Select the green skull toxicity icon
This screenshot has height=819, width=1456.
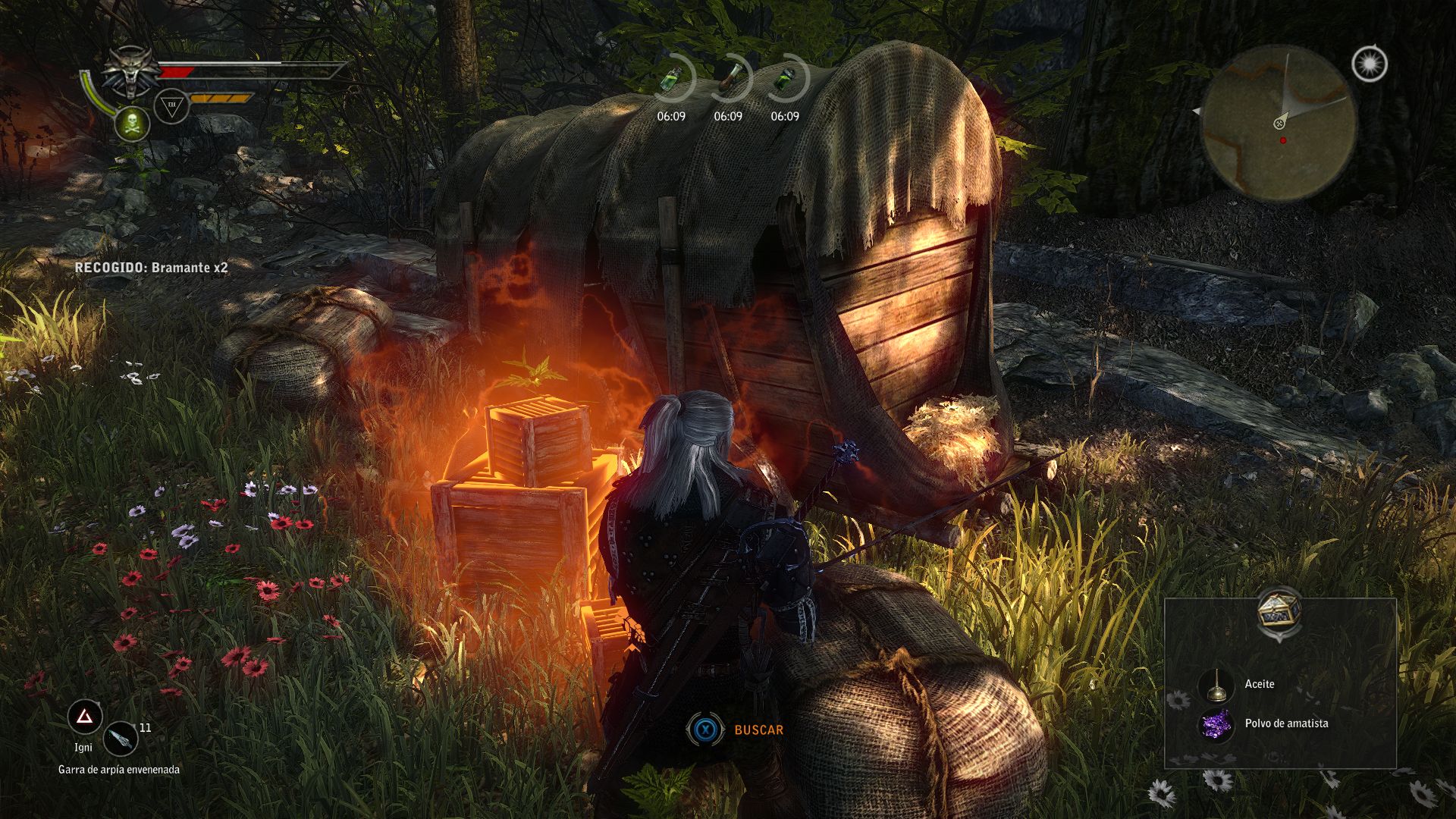click(132, 123)
